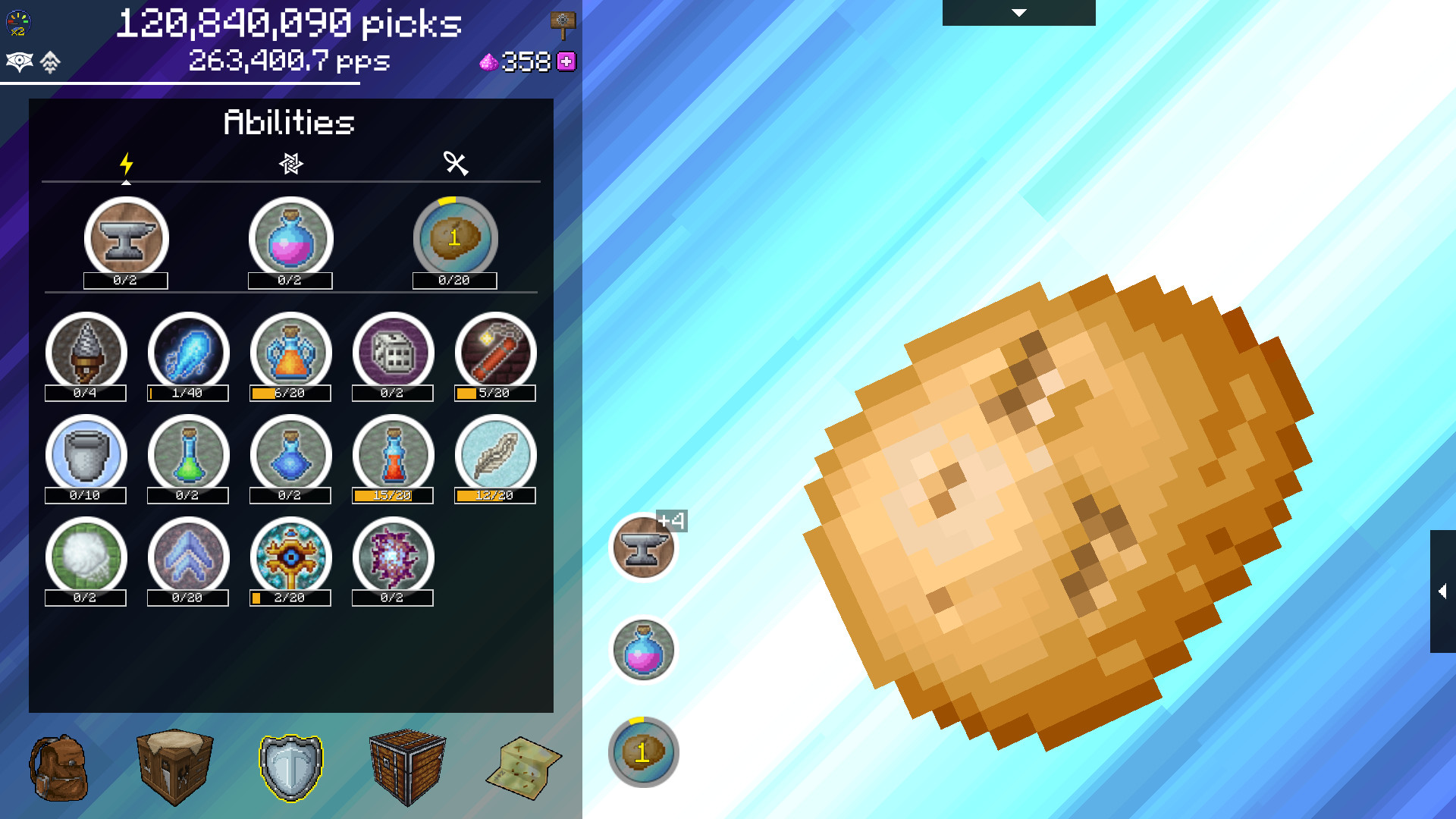Collapse the active abilities indicator above the lightning tab

tap(126, 182)
